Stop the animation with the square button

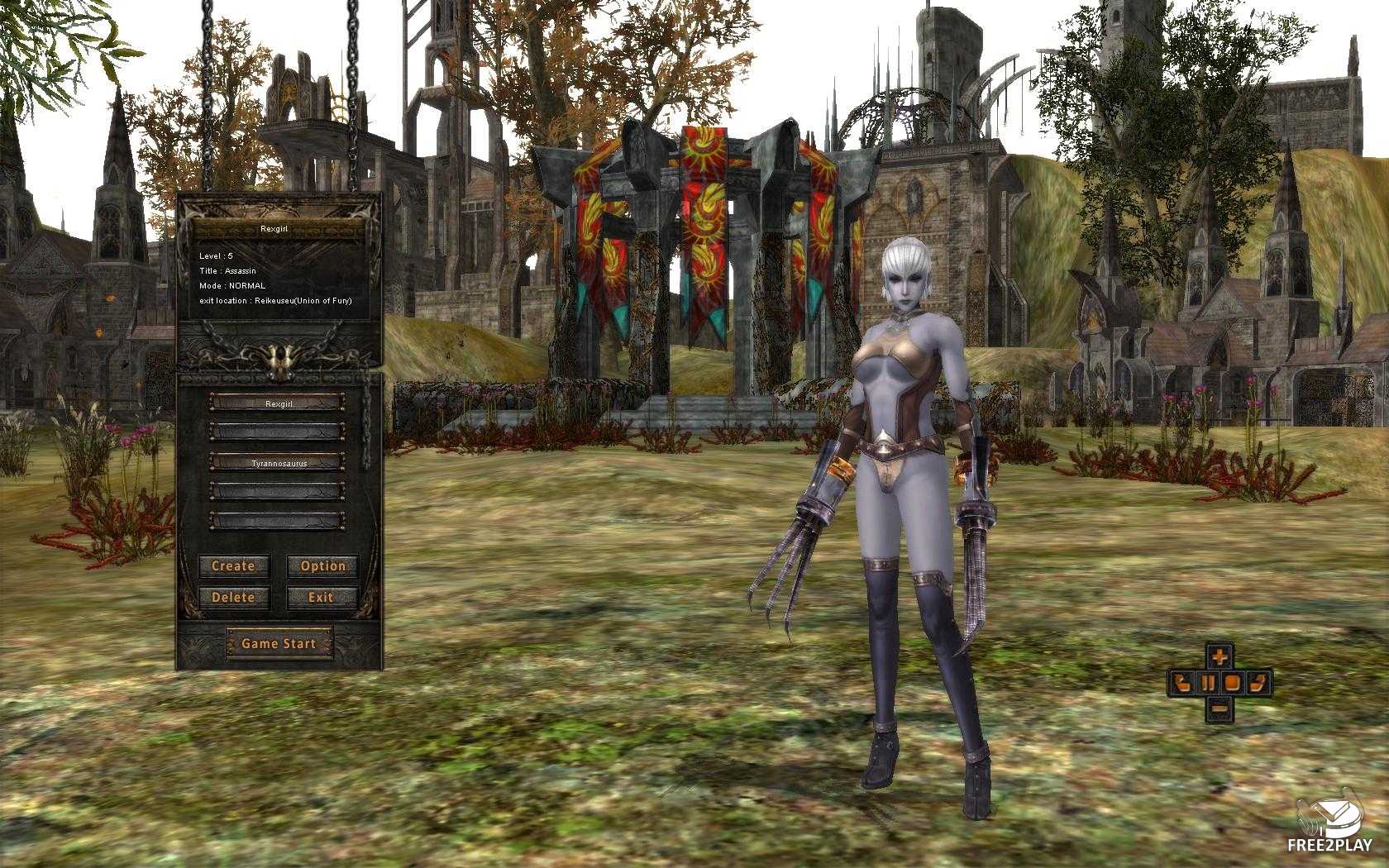pyautogui.click(x=1233, y=684)
